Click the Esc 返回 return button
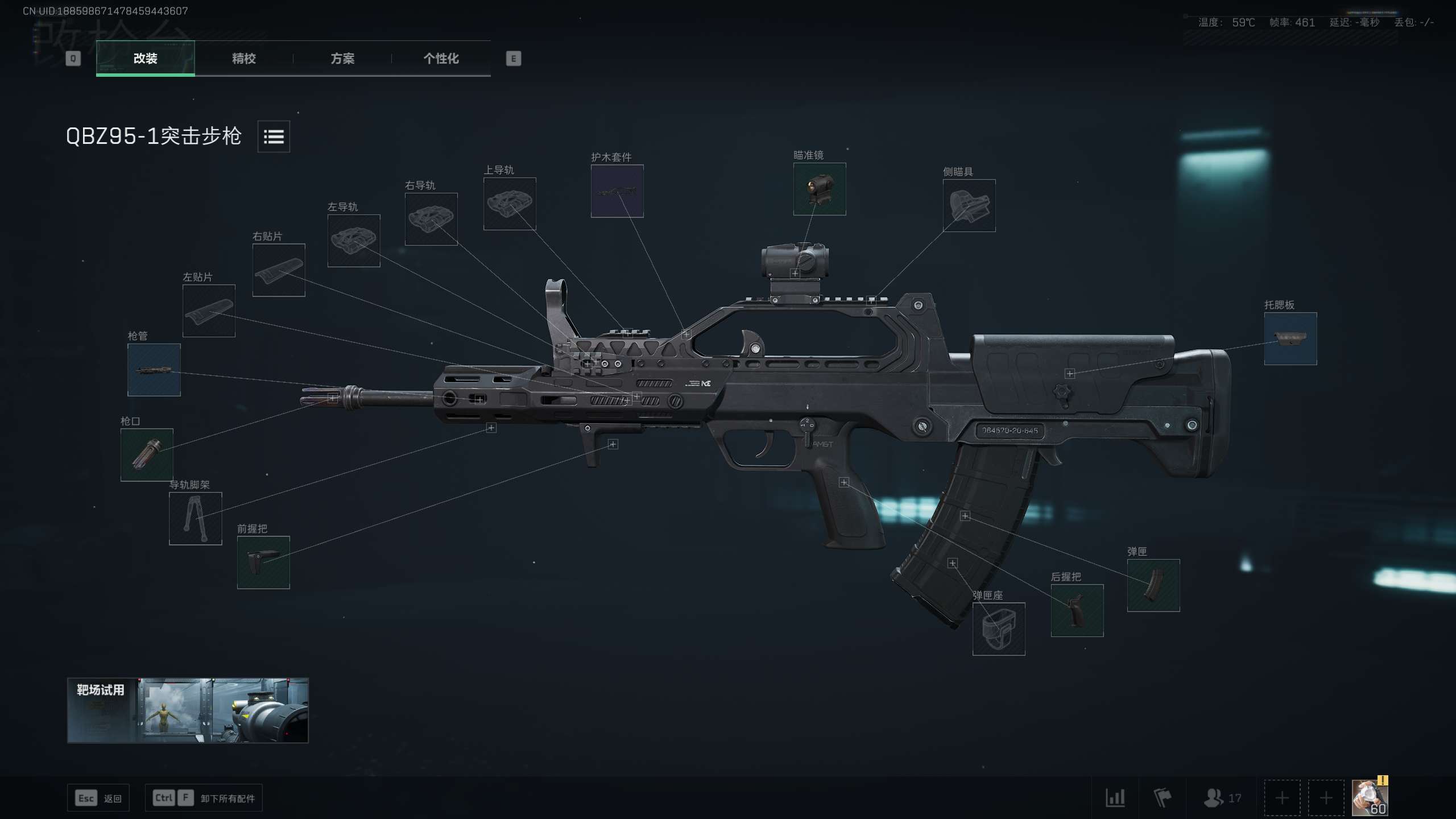The width and height of the screenshot is (1456, 819). pyautogui.click(x=98, y=797)
